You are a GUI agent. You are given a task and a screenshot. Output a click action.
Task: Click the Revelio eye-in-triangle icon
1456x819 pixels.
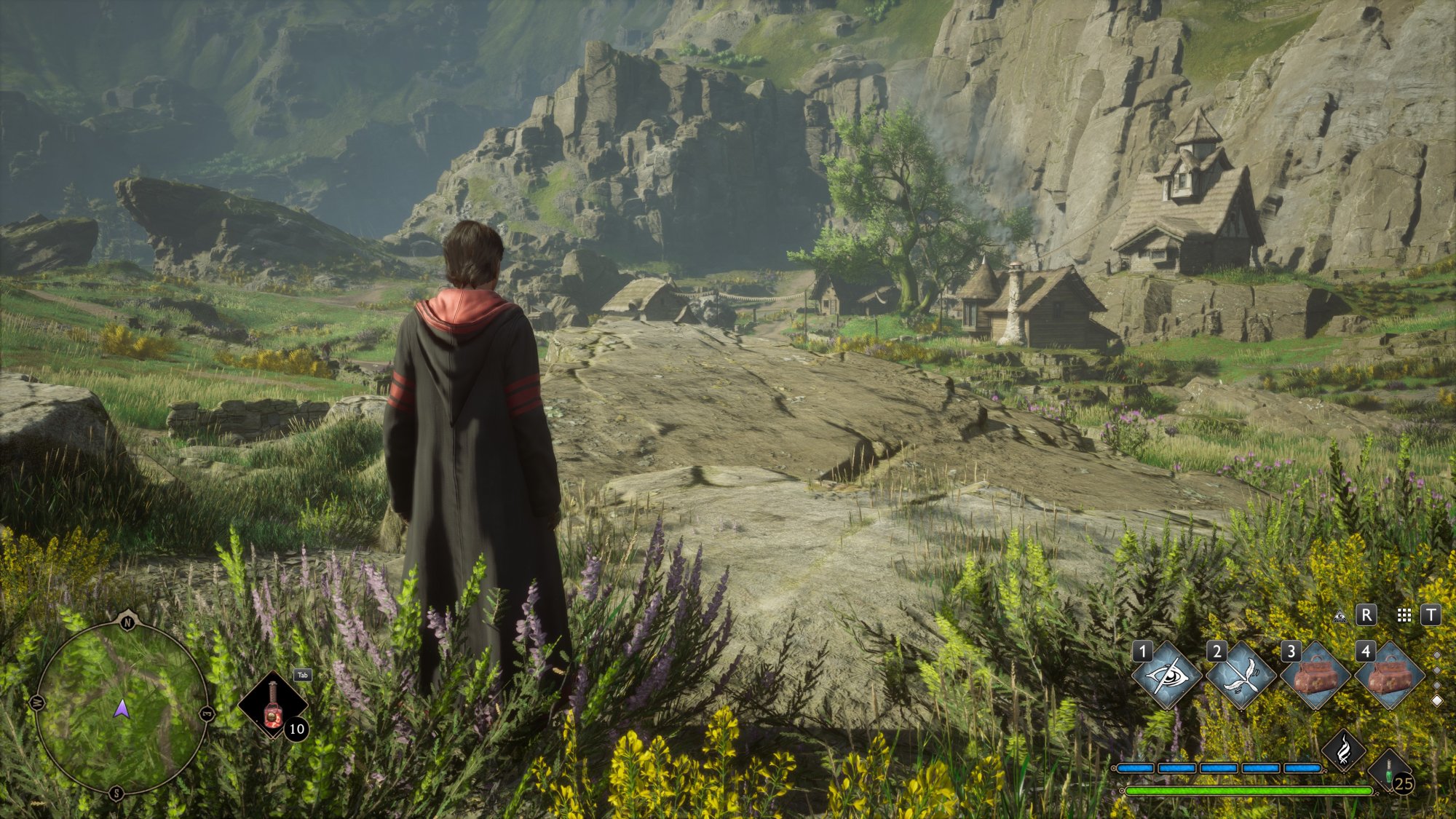coord(1340,616)
